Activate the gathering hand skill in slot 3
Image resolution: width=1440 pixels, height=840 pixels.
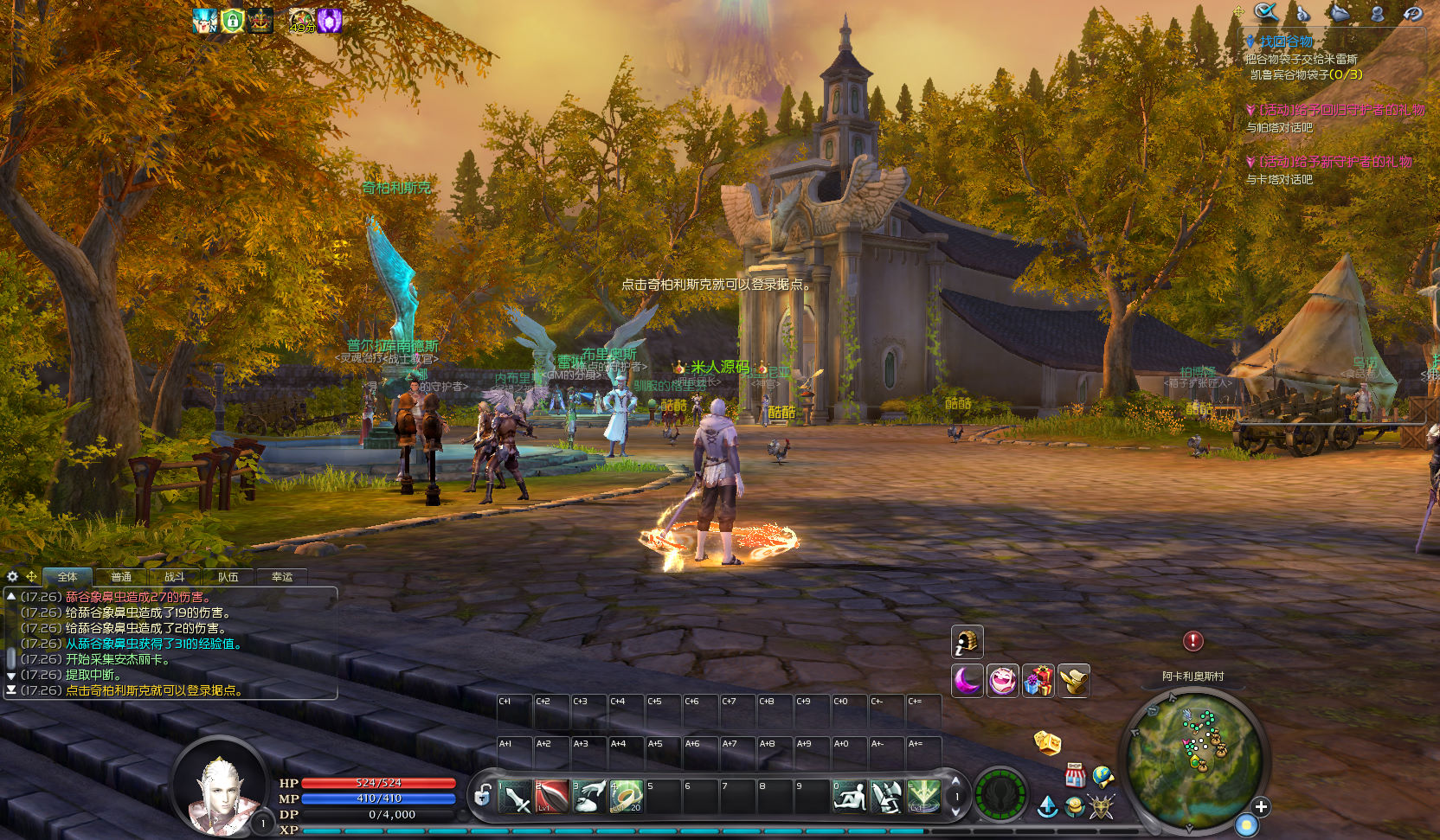(x=589, y=797)
